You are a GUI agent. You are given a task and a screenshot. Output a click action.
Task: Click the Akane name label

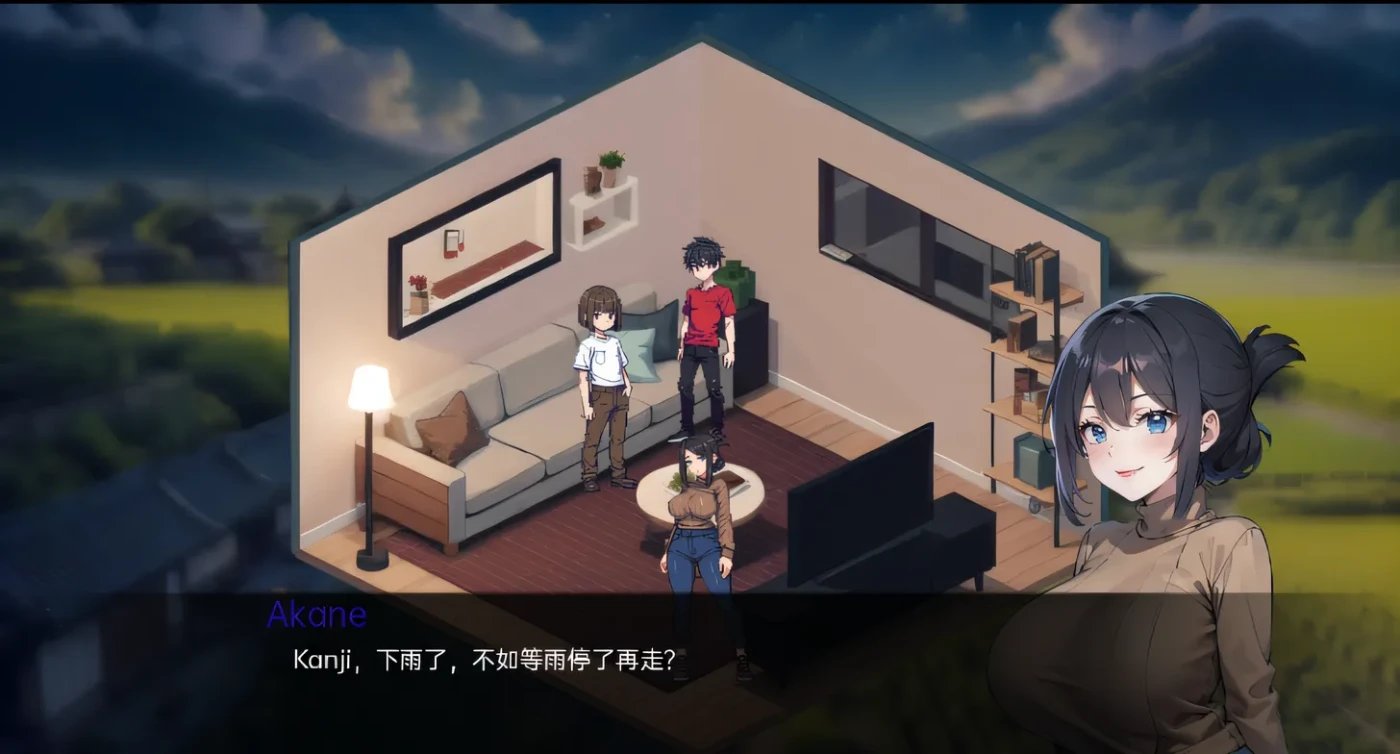[315, 615]
